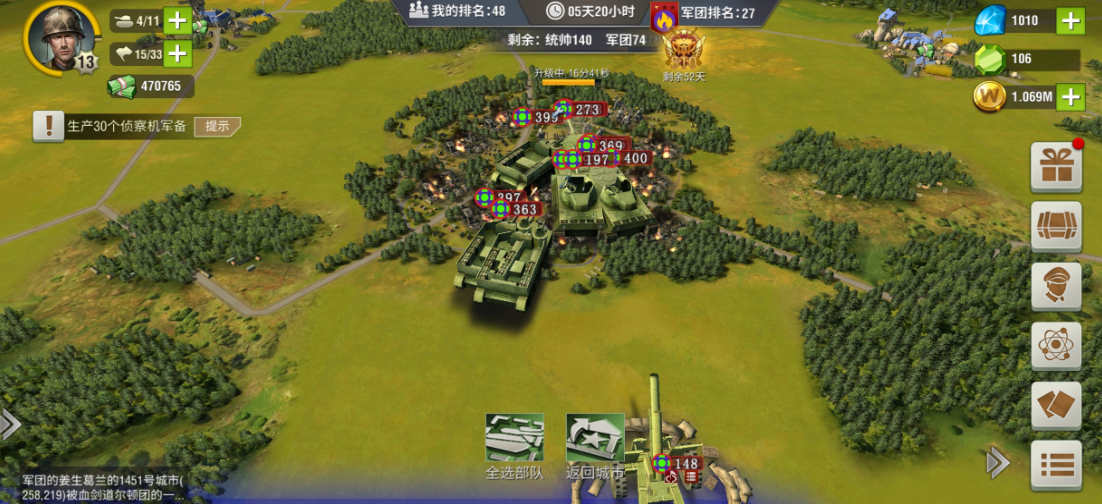Open the list menu icon
Image resolution: width=1102 pixels, height=504 pixels.
[1056, 465]
